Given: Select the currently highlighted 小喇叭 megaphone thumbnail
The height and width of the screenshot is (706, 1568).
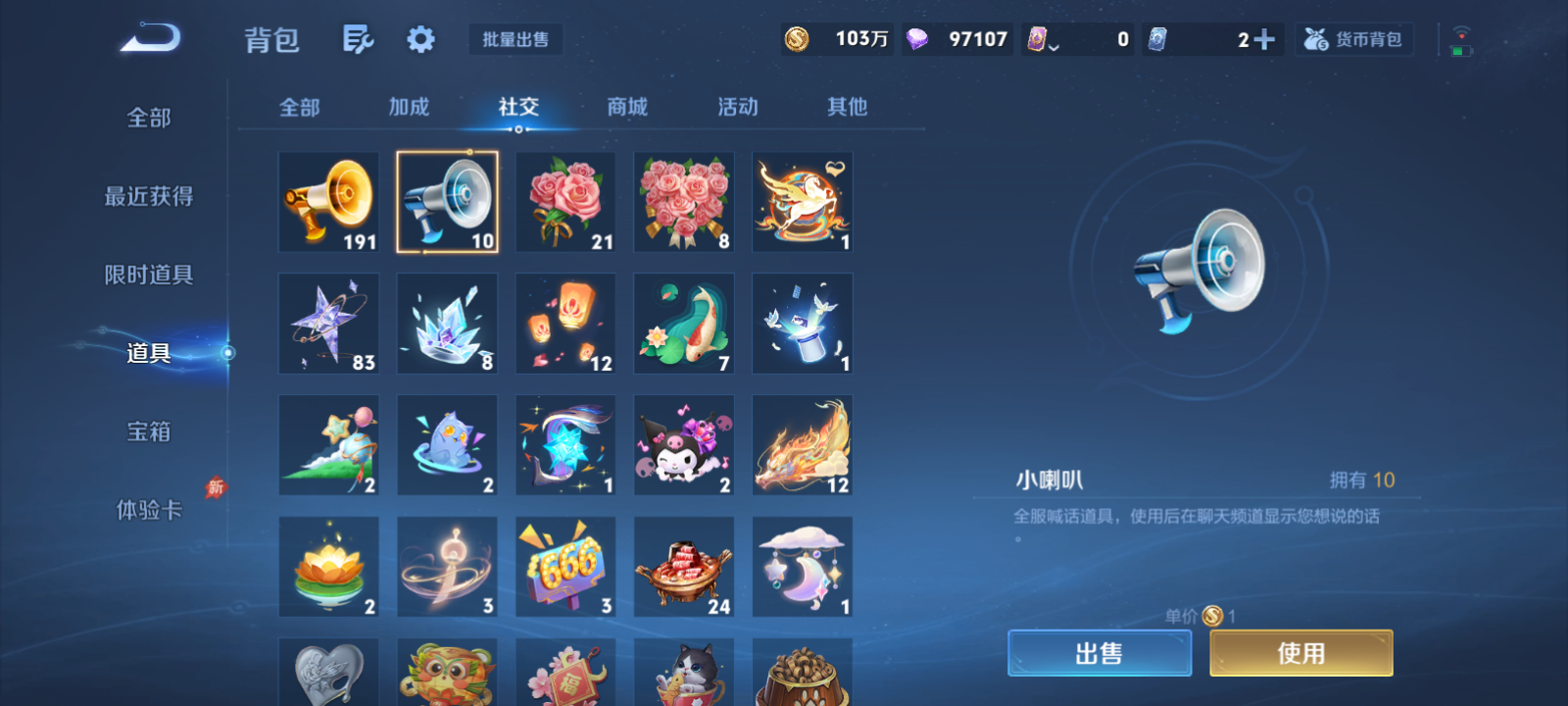Looking at the screenshot, I should [x=447, y=202].
